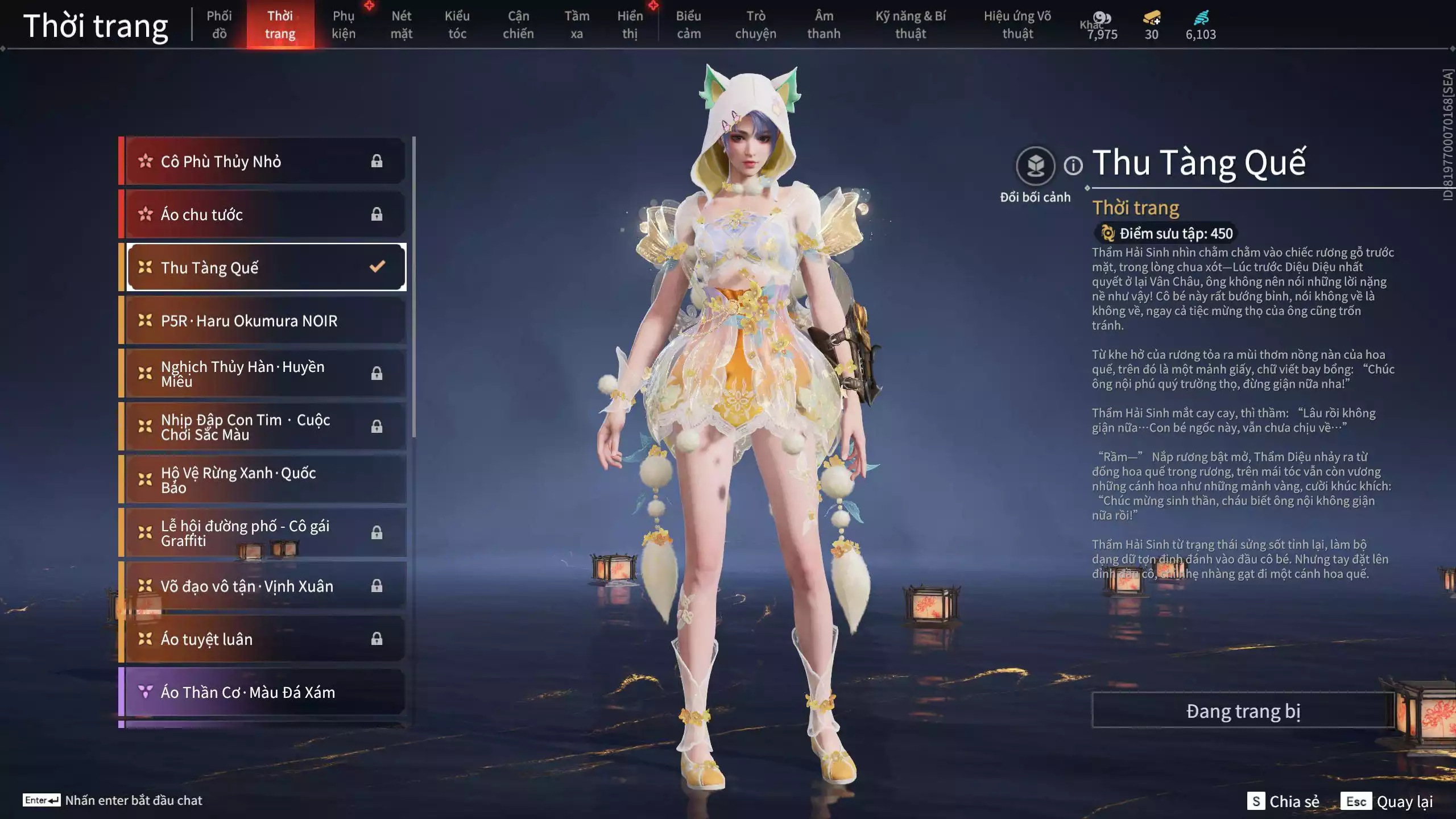This screenshot has width=1456, height=819.
Task: Click the lock icon on 'Võ đạo vô tận · Vịnh Xuân'
Action: (377, 586)
